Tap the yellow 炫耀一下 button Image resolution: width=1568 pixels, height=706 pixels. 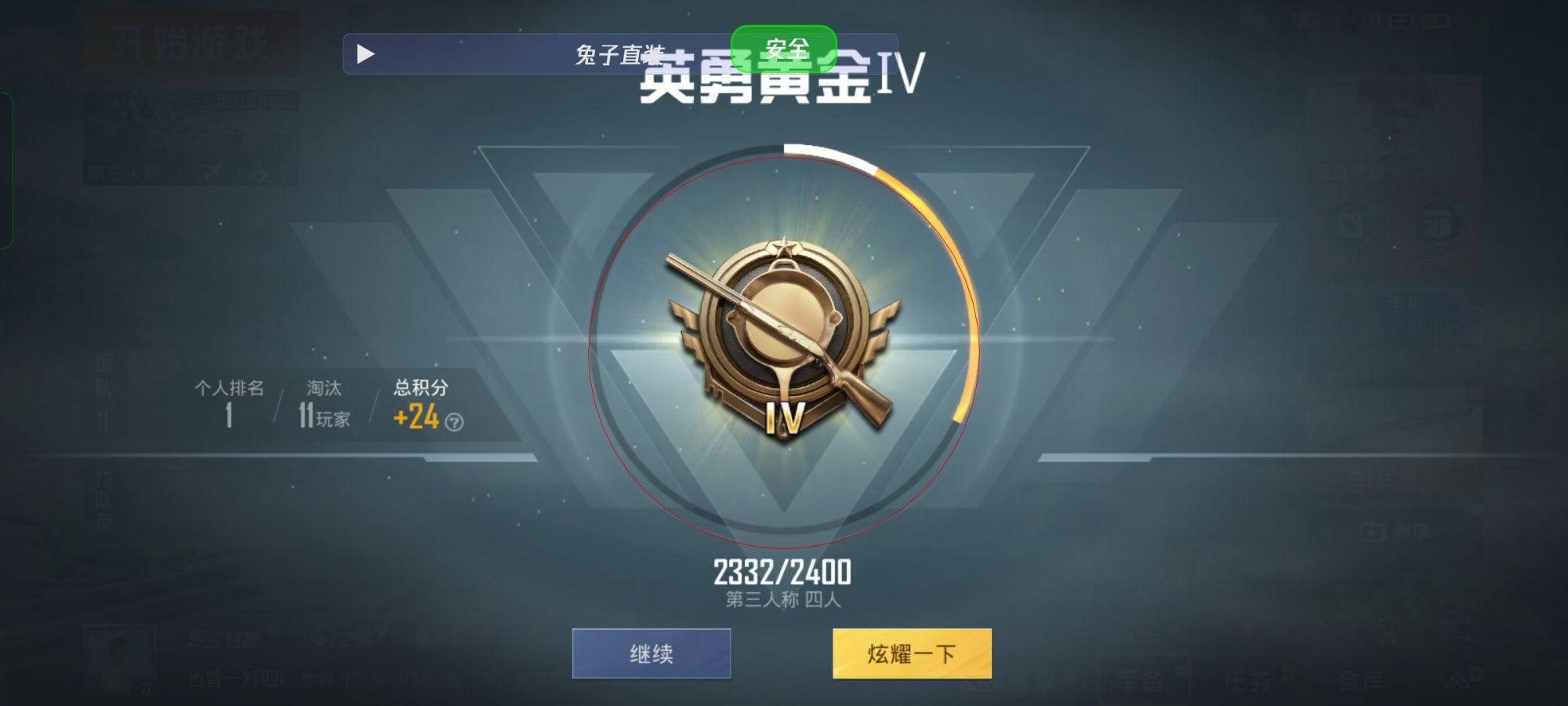click(x=913, y=651)
